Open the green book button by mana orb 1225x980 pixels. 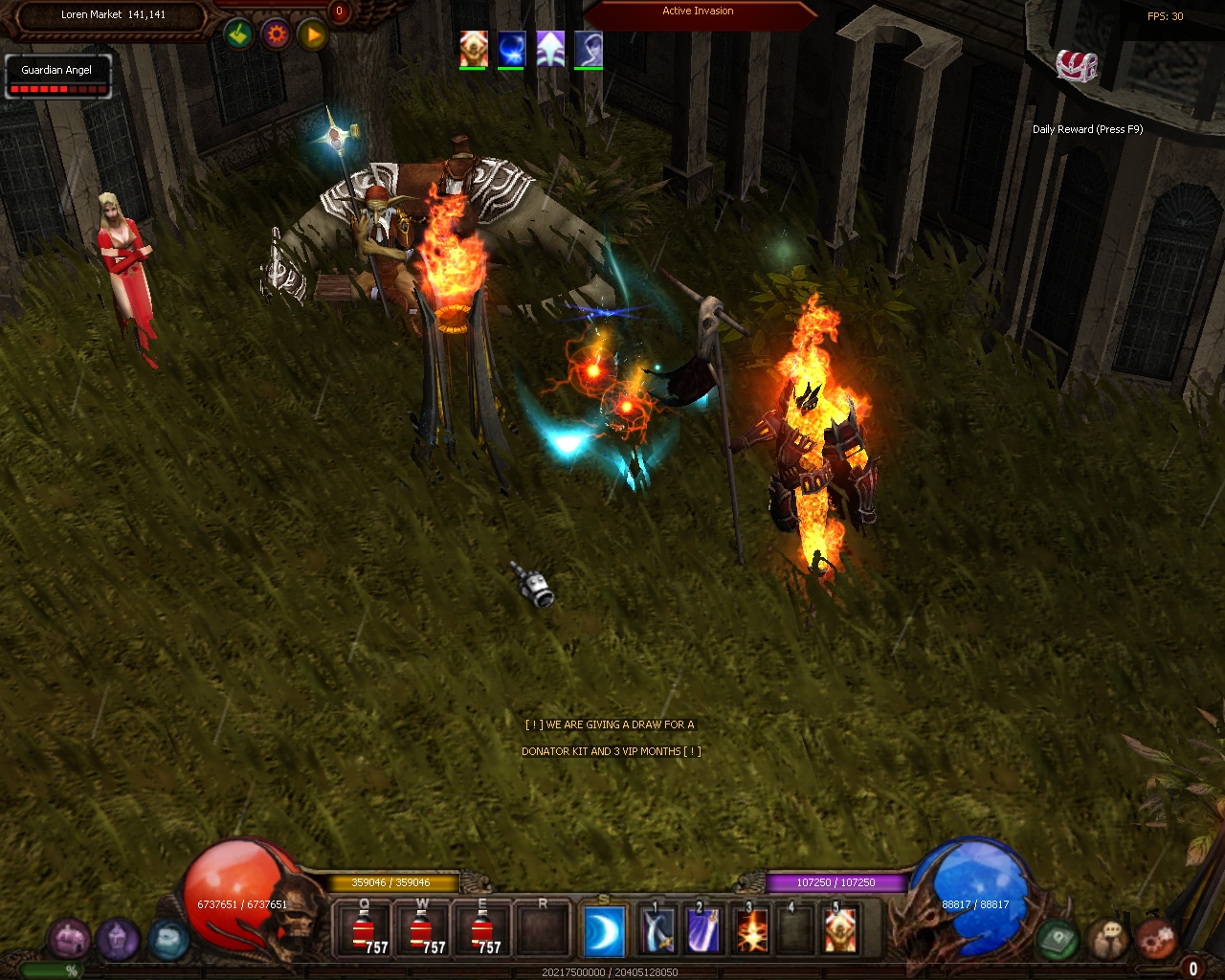1058,939
